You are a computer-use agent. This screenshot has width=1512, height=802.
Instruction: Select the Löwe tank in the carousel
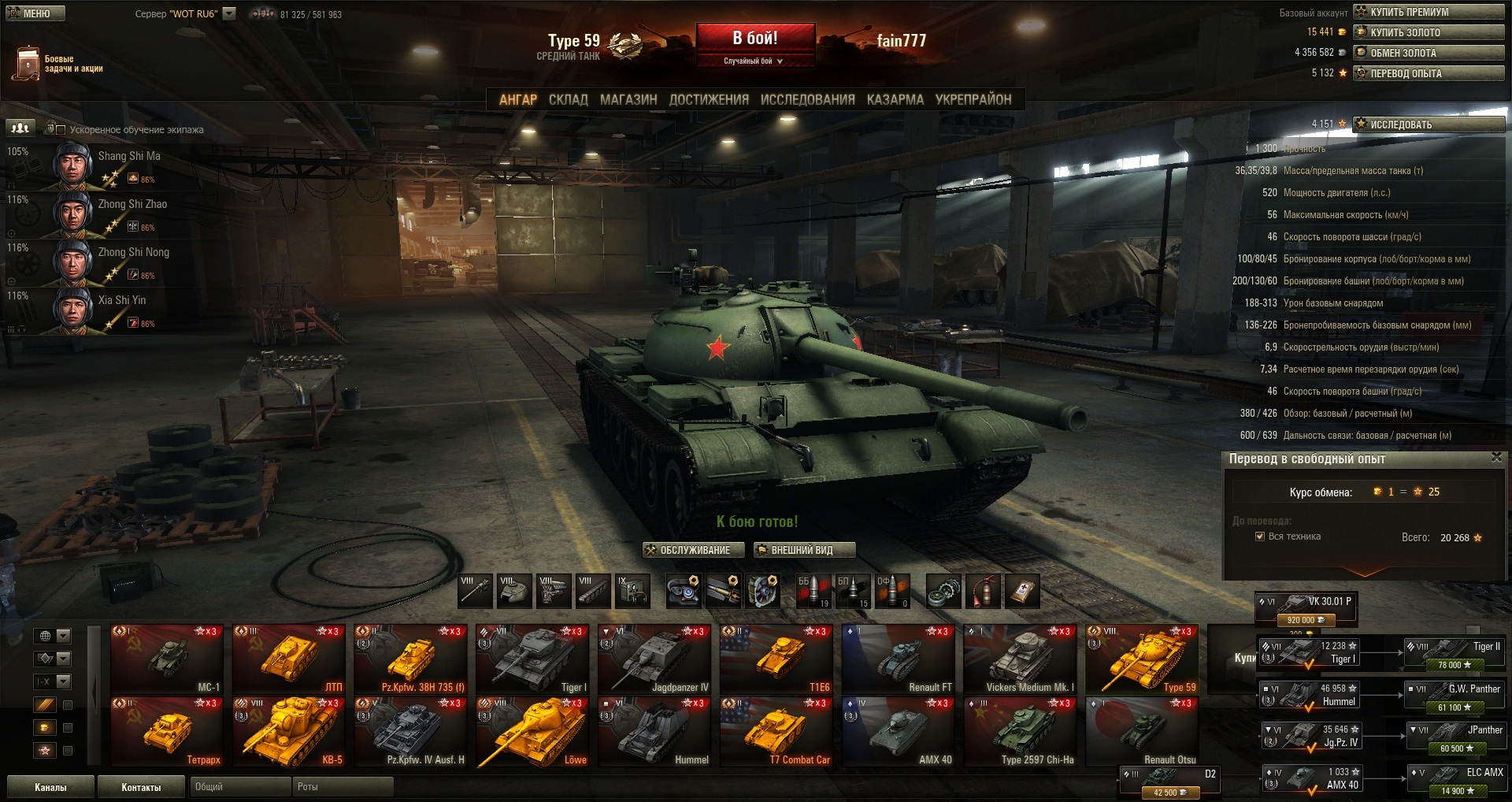532,732
